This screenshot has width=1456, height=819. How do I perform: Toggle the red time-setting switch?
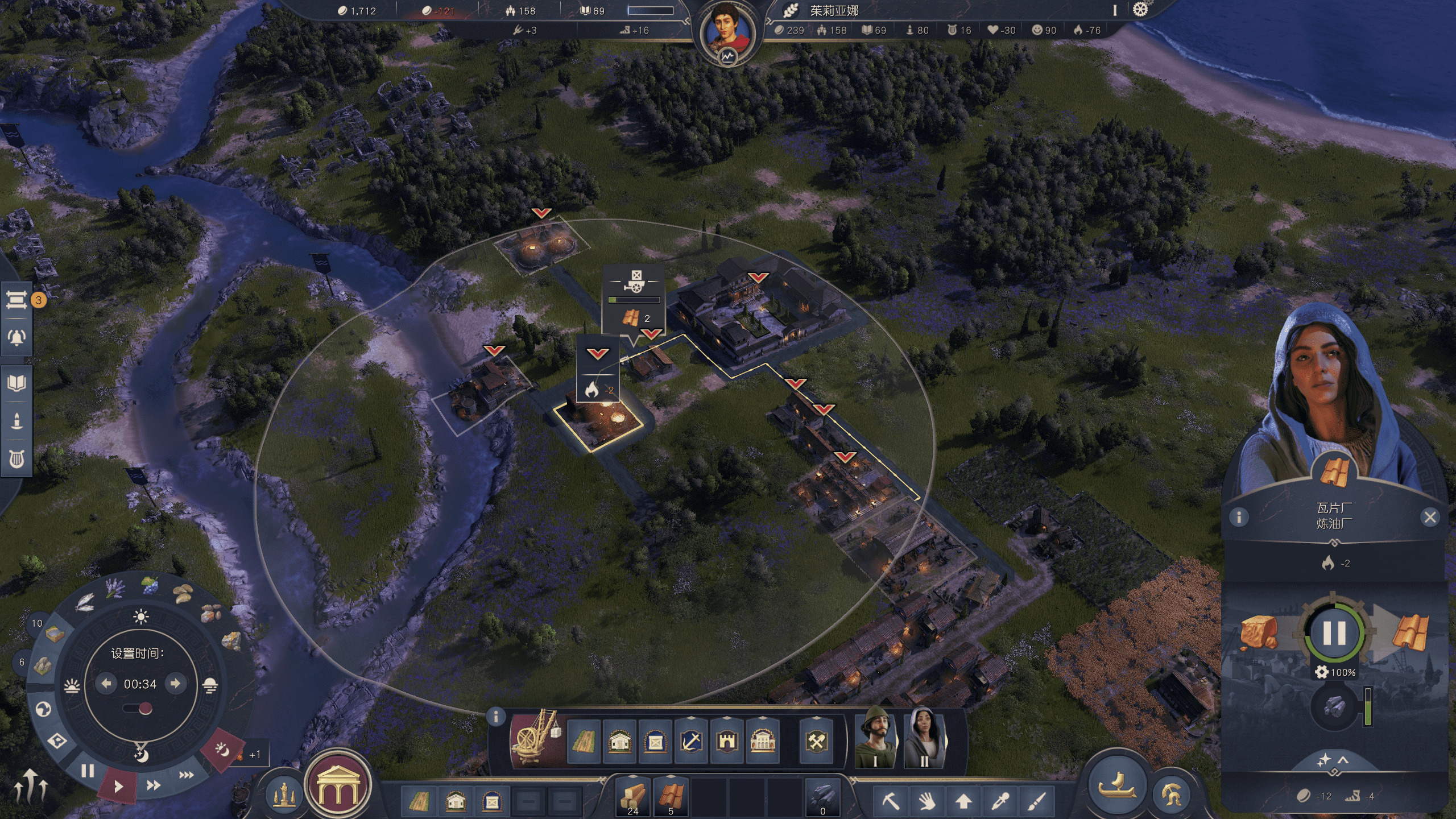click(139, 709)
